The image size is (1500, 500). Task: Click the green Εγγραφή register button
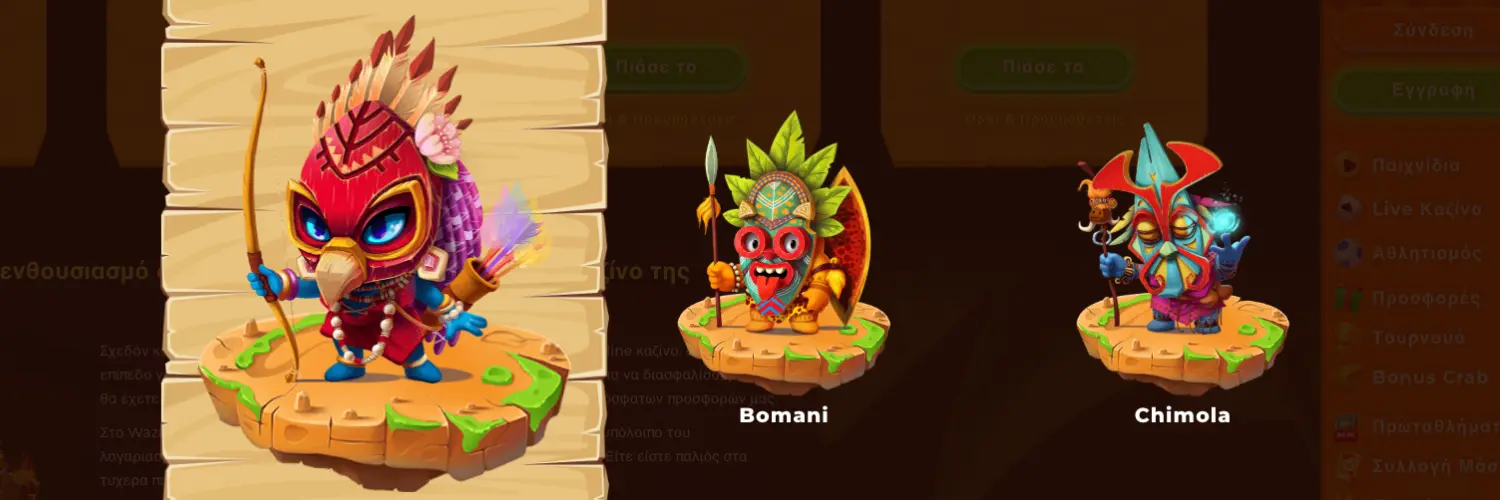click(x=1432, y=89)
